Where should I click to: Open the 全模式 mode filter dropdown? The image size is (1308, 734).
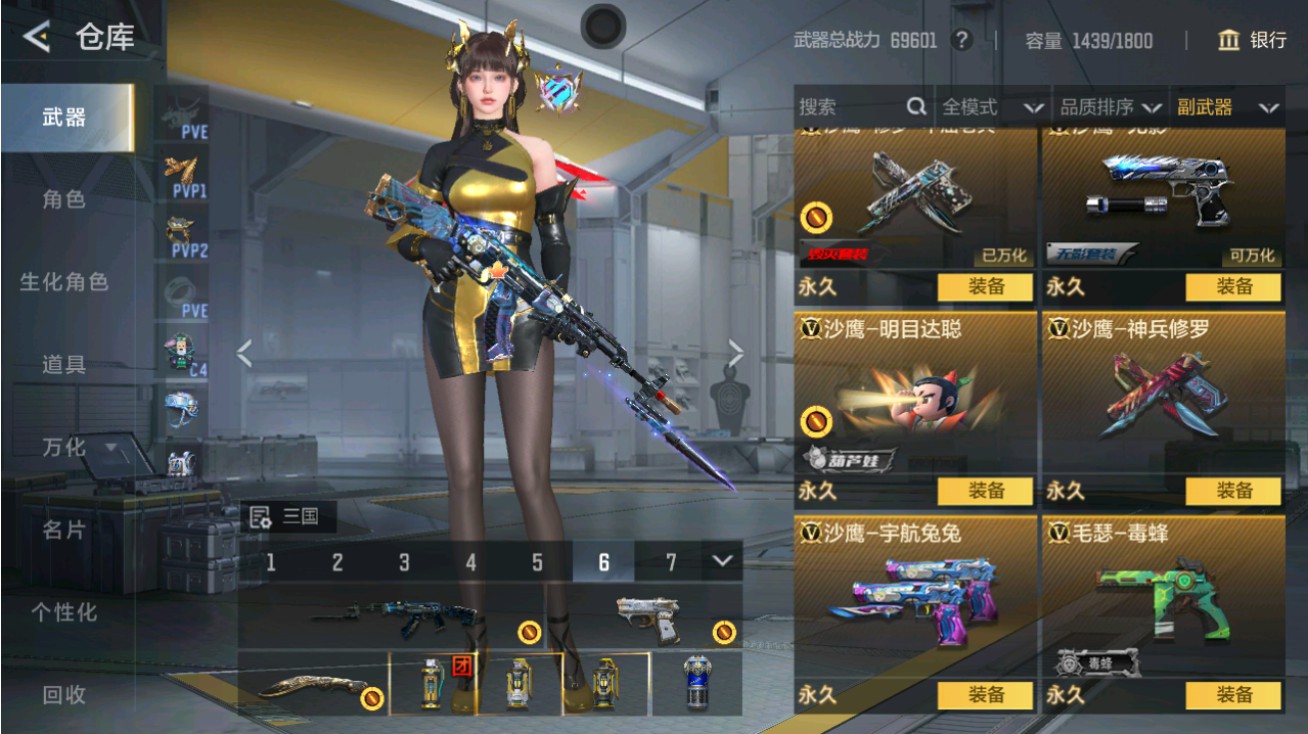point(998,106)
